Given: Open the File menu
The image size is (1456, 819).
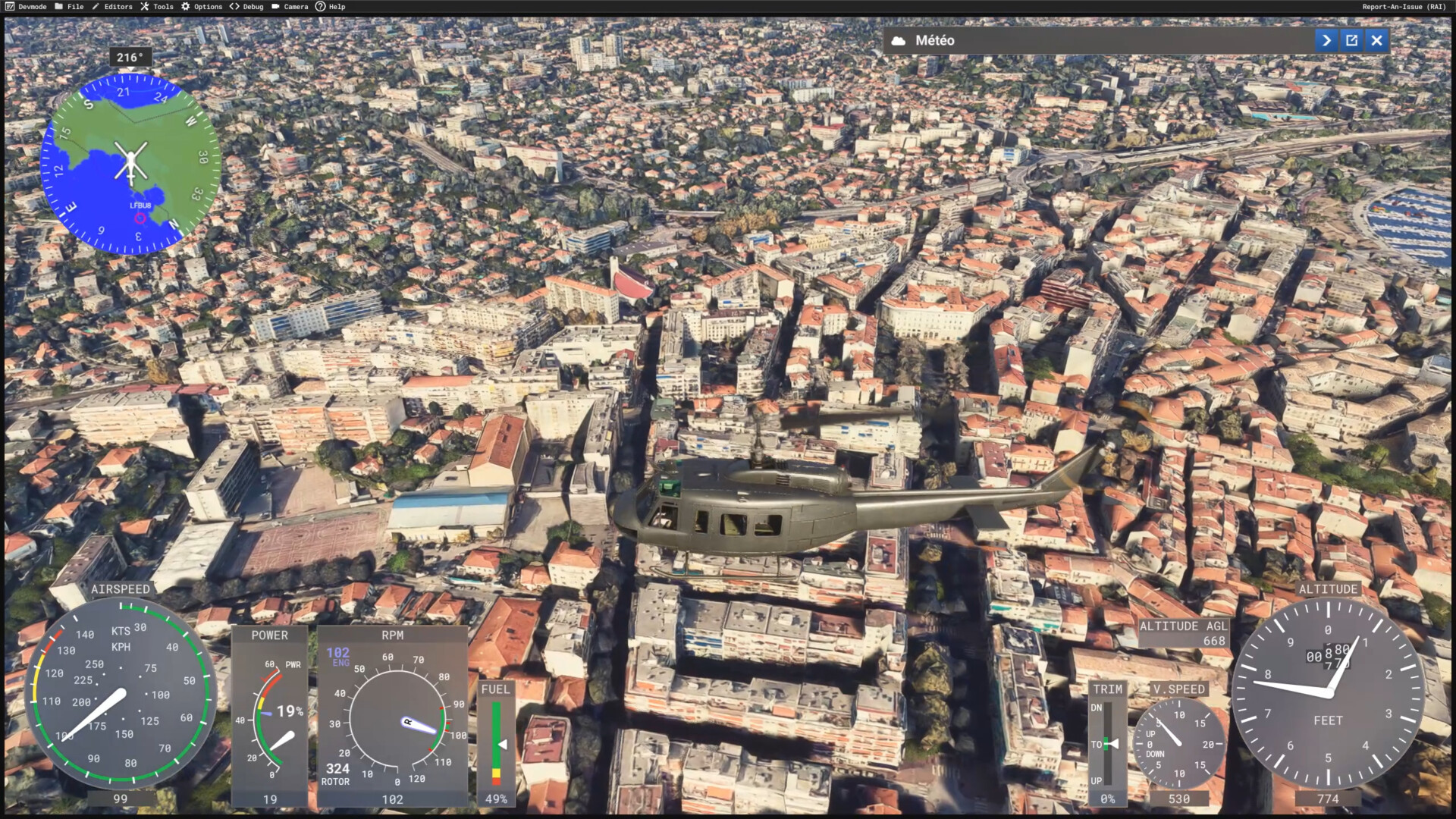Looking at the screenshot, I should (x=69, y=7).
